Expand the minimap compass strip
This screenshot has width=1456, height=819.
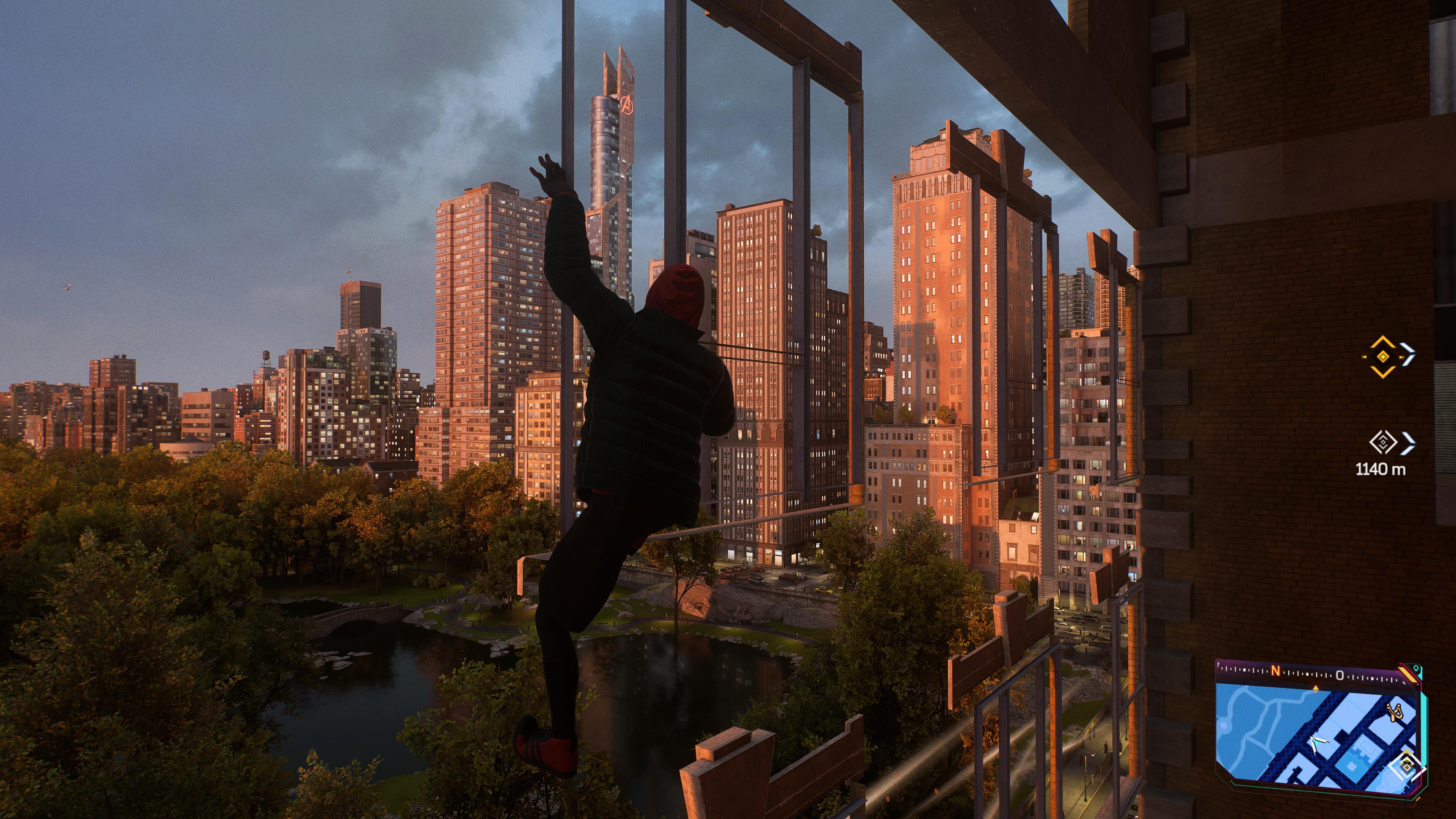coord(1300,673)
